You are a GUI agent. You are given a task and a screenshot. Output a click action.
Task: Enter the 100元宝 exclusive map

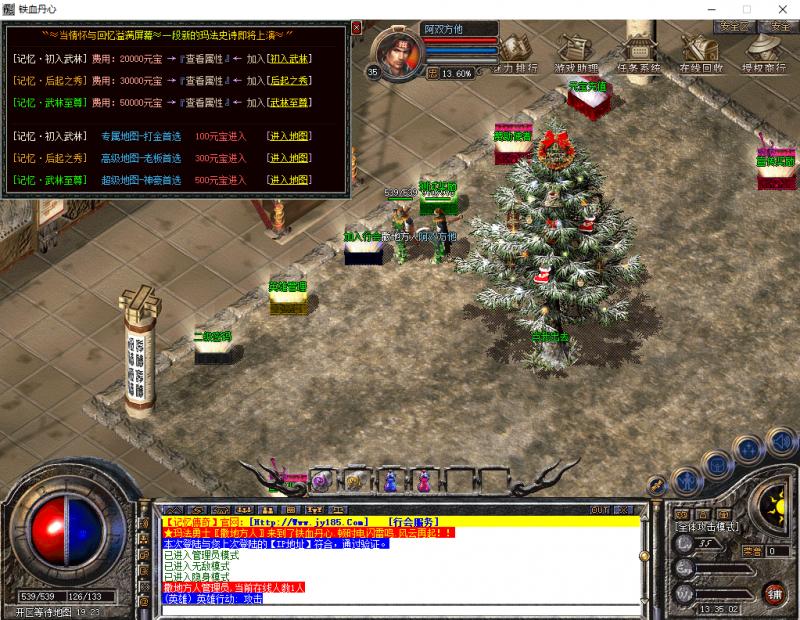(x=290, y=135)
